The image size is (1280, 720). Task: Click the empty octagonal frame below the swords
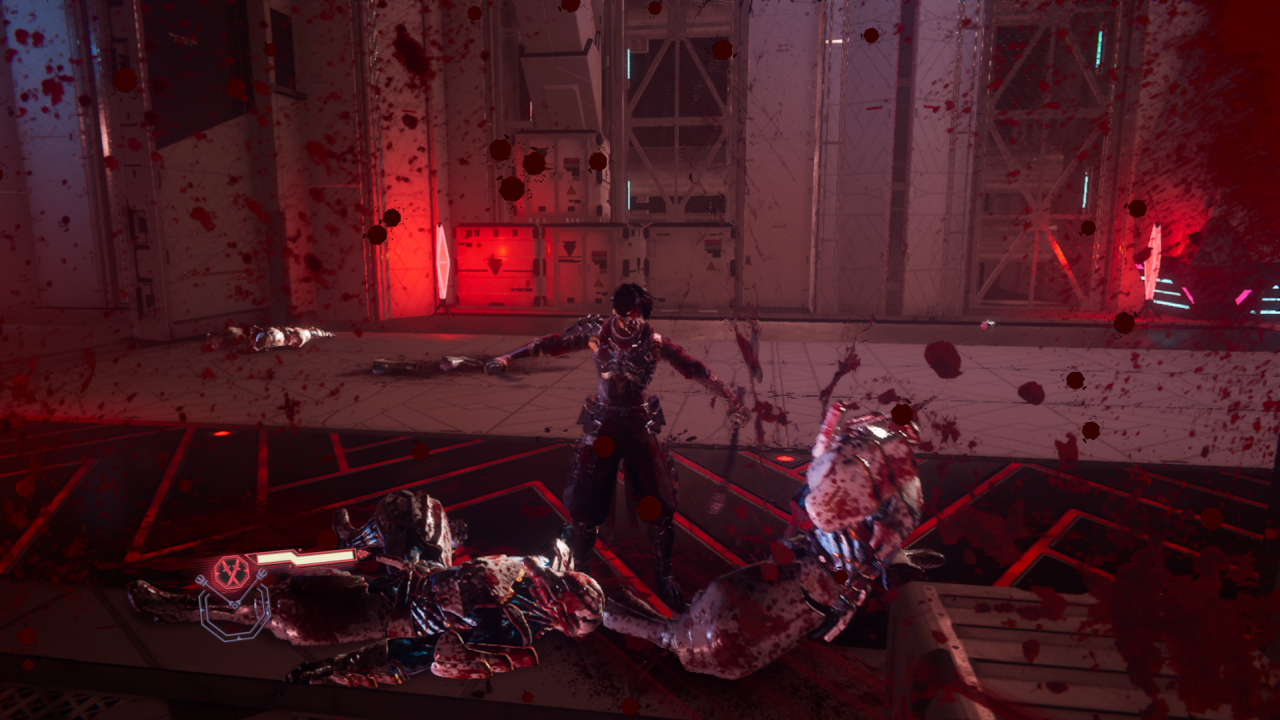[x=234, y=613]
